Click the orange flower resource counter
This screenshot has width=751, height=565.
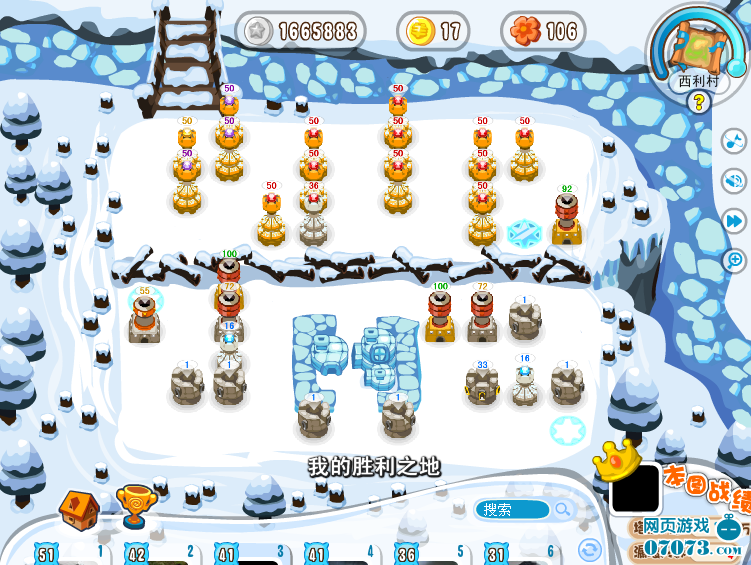(x=543, y=32)
